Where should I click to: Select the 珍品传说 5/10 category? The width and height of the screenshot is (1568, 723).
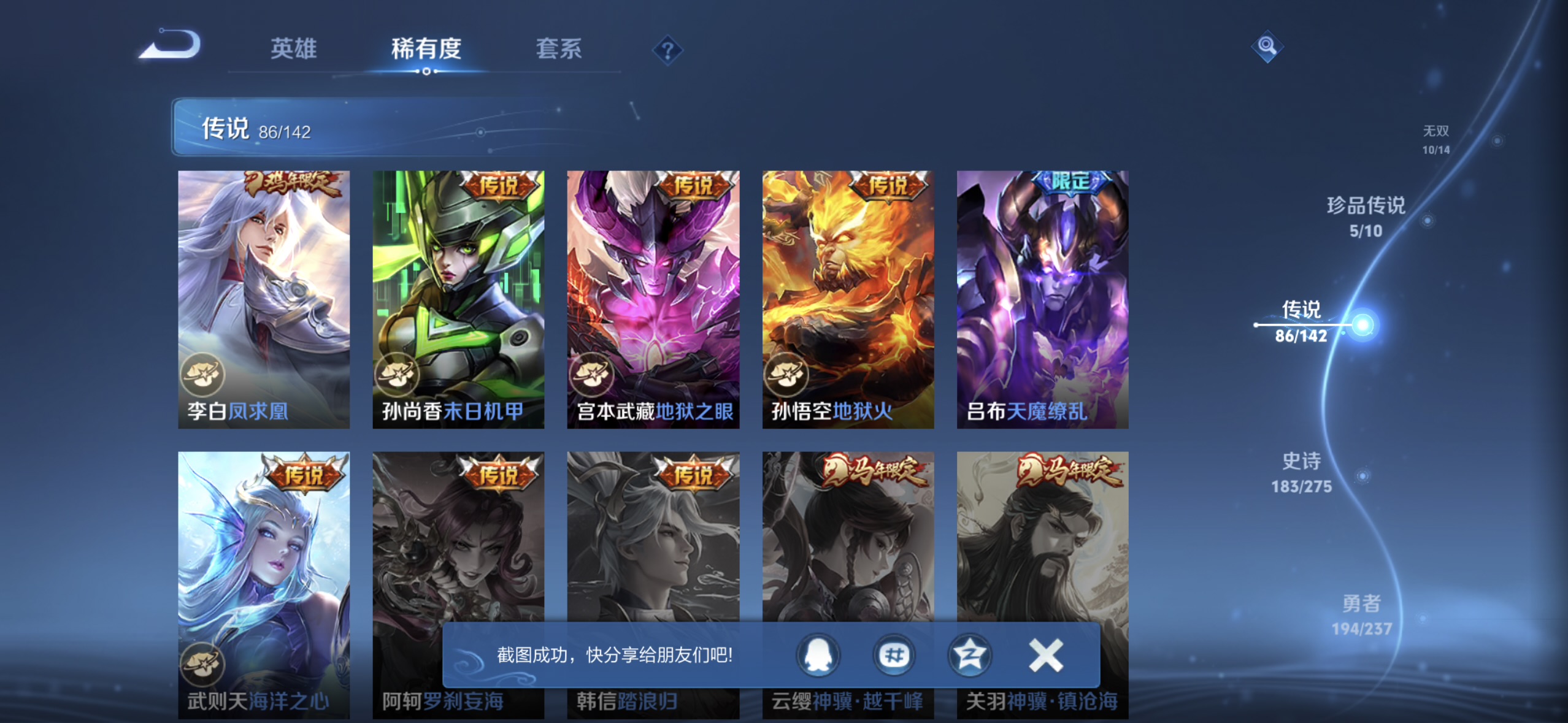point(1367,218)
